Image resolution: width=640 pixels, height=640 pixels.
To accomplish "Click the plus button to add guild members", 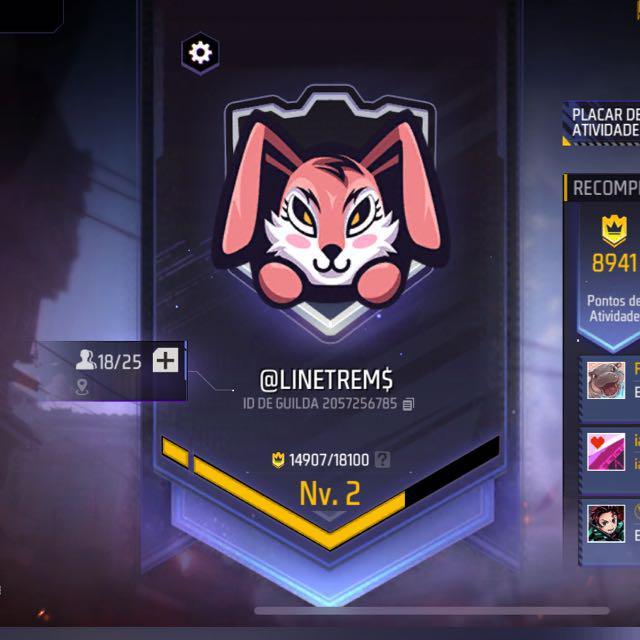I will tap(166, 361).
